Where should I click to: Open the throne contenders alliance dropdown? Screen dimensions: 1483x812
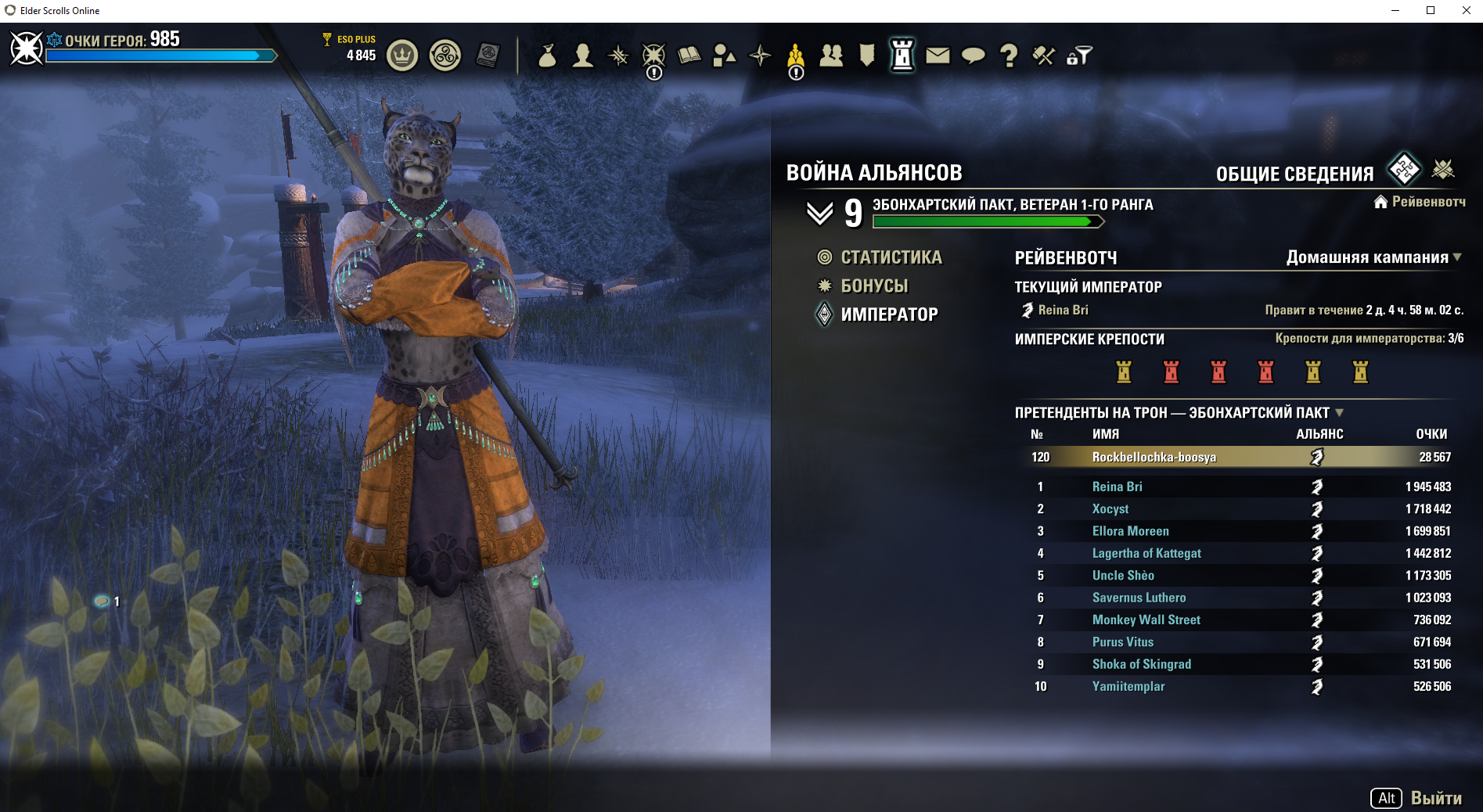tap(1339, 412)
